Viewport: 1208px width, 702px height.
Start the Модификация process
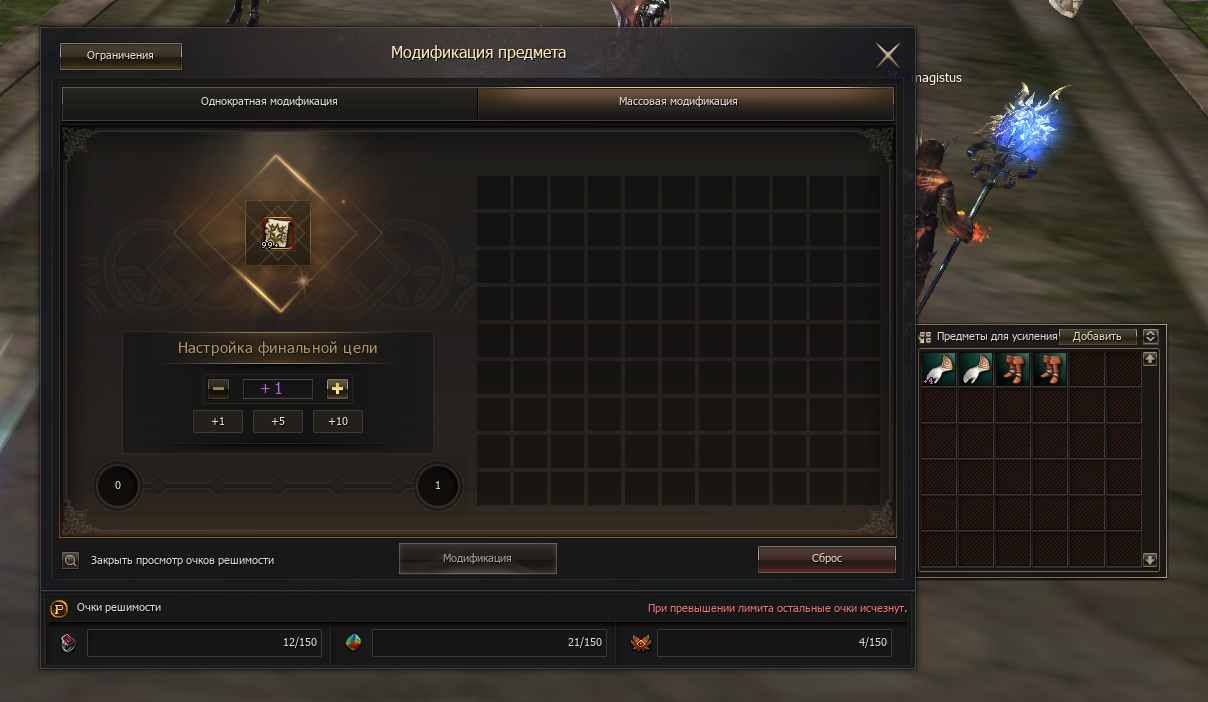(x=477, y=559)
